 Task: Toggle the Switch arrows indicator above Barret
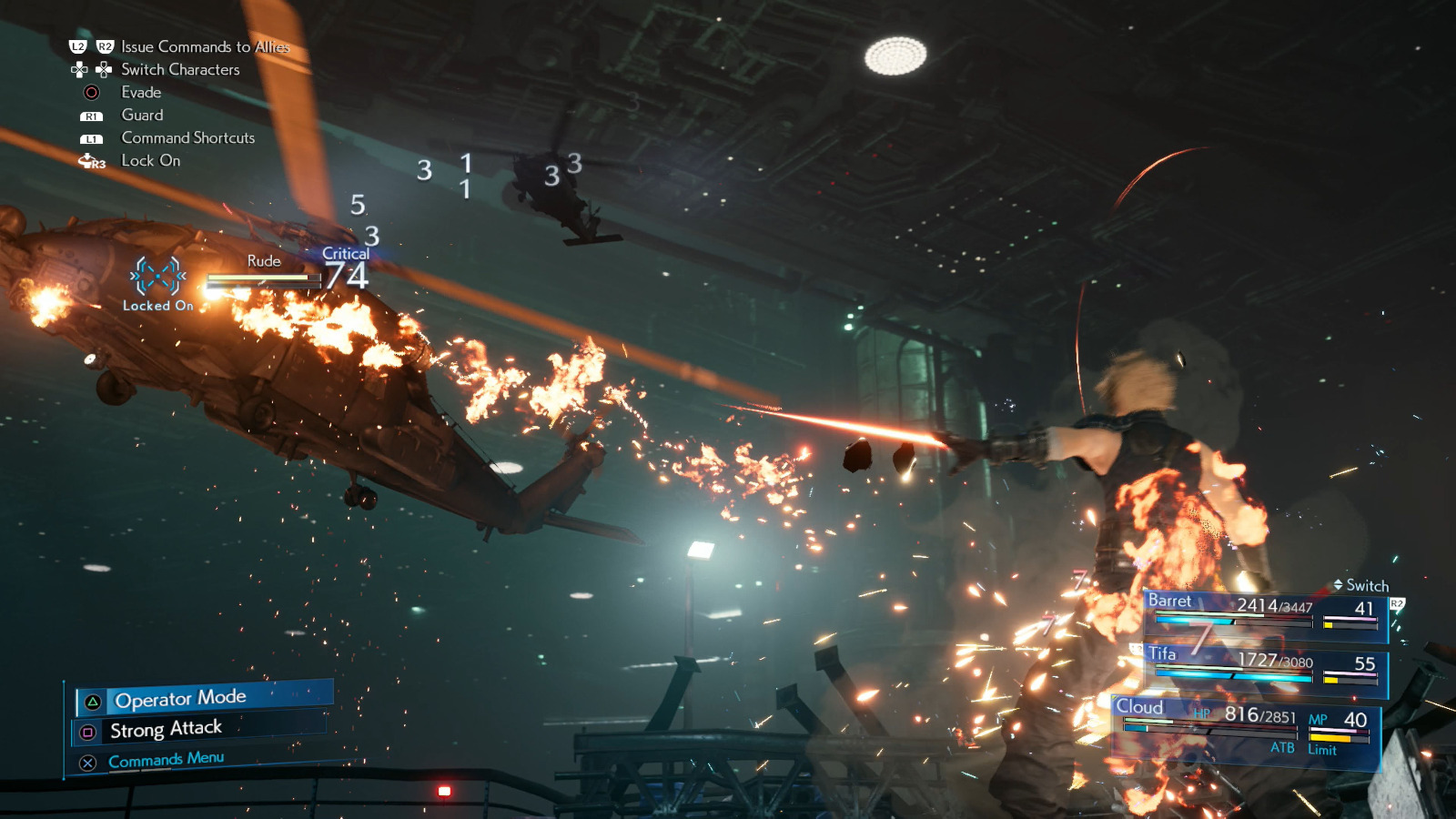(1339, 584)
